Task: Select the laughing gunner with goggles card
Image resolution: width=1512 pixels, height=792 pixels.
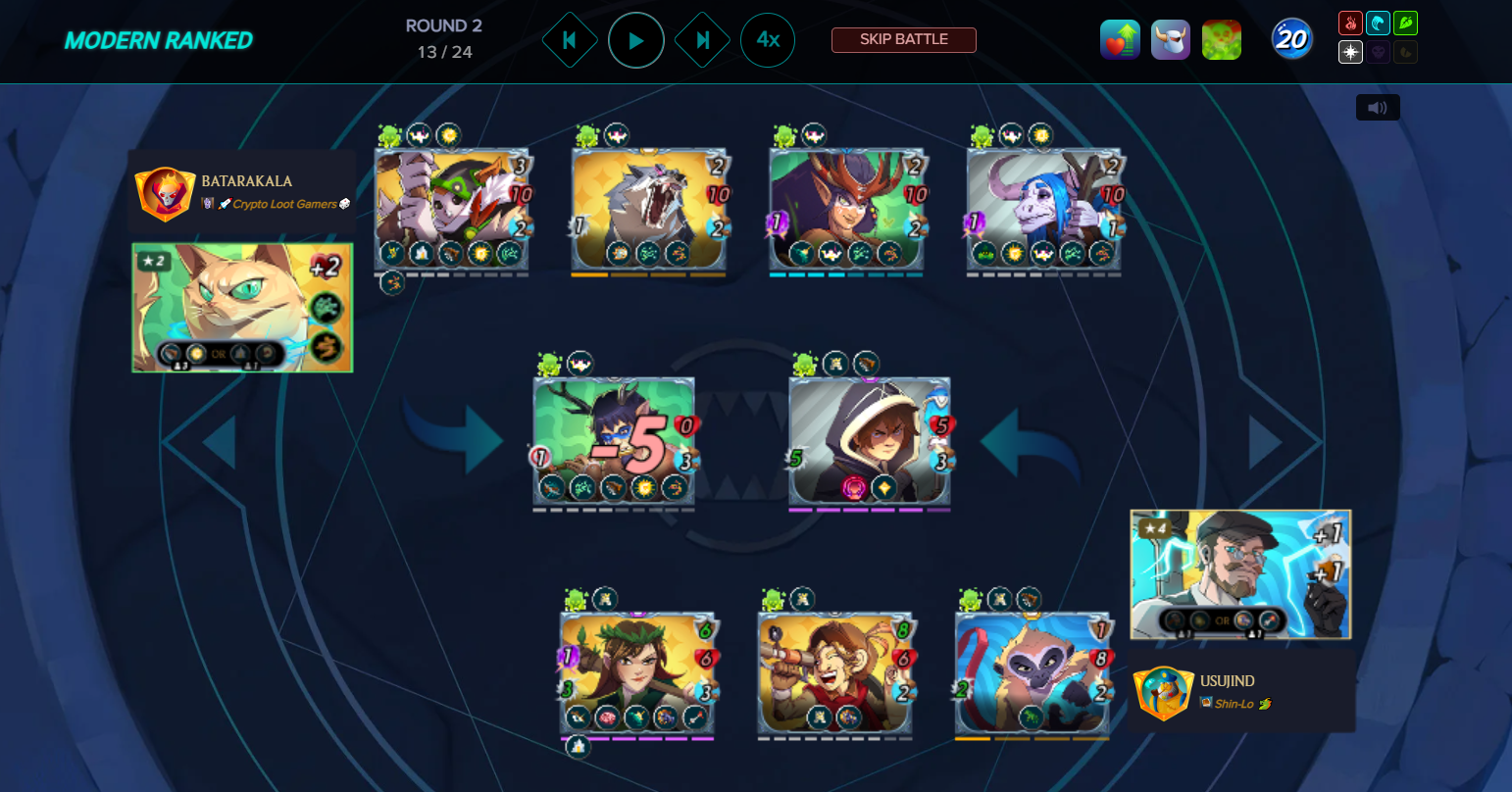Action: tap(834, 673)
